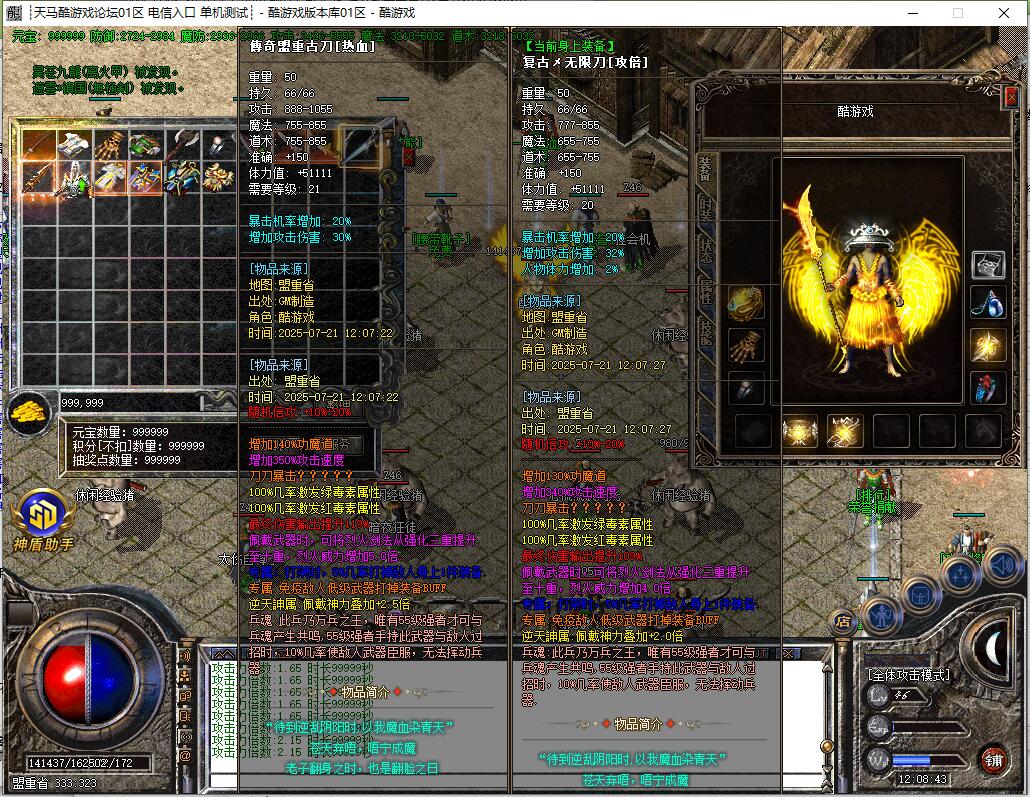Screen dimensions: 1030x797
Task: Open the 铺 shop button
Action: (x=992, y=759)
